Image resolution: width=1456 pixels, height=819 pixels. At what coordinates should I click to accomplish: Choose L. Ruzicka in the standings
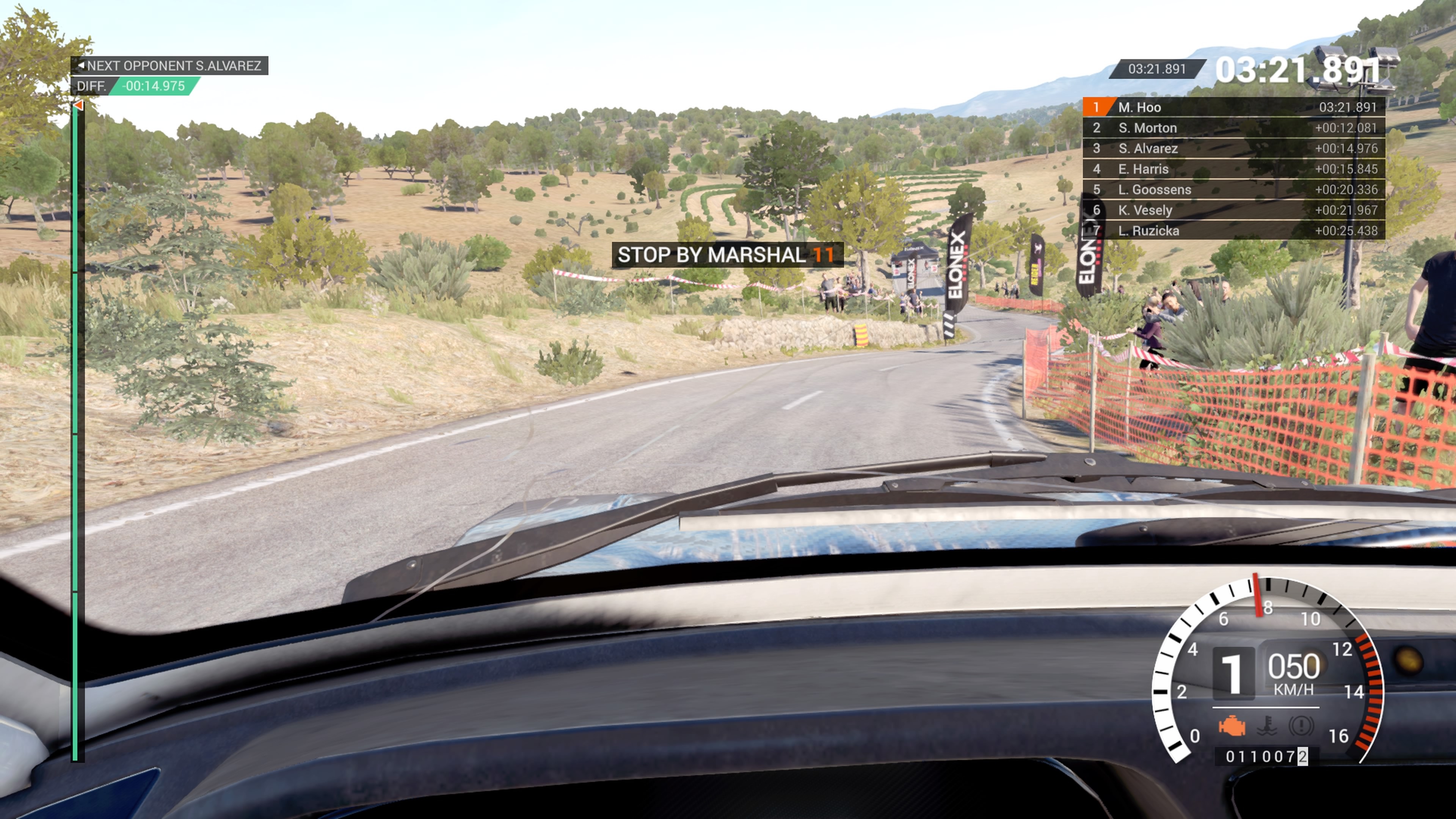(1233, 231)
